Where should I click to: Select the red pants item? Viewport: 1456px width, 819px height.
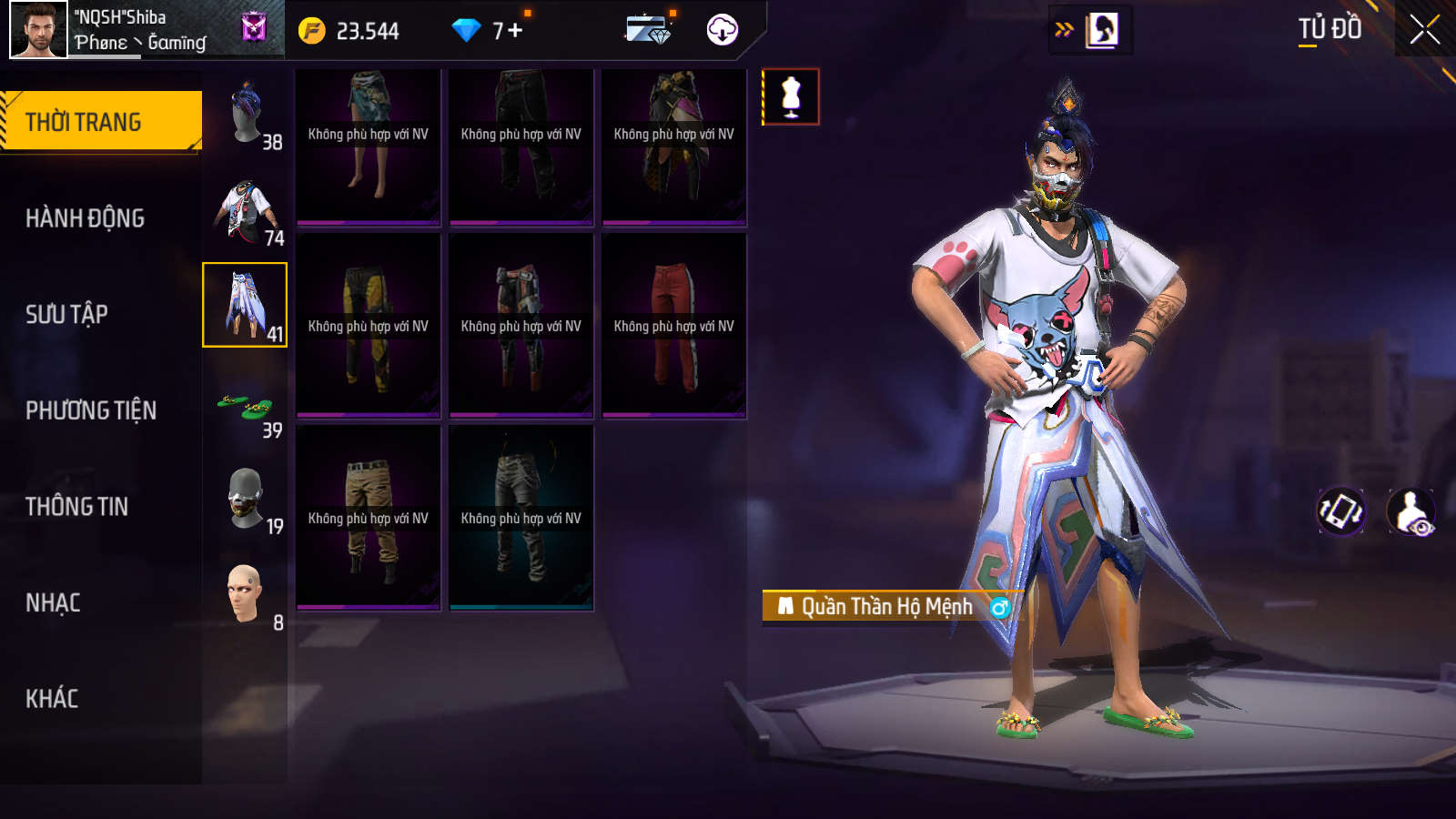[673, 325]
